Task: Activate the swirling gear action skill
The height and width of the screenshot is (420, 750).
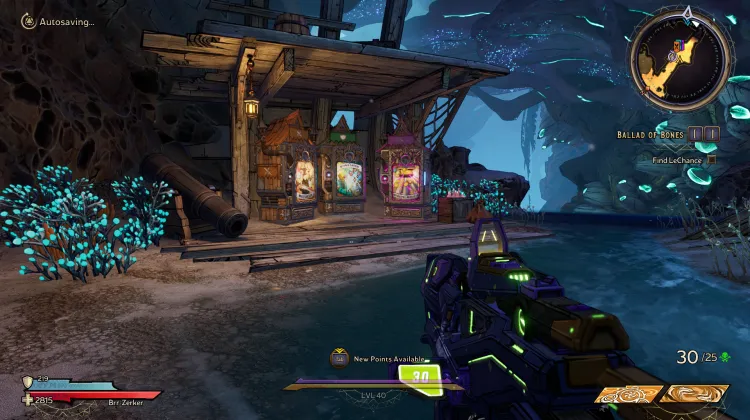Action: tap(627, 393)
